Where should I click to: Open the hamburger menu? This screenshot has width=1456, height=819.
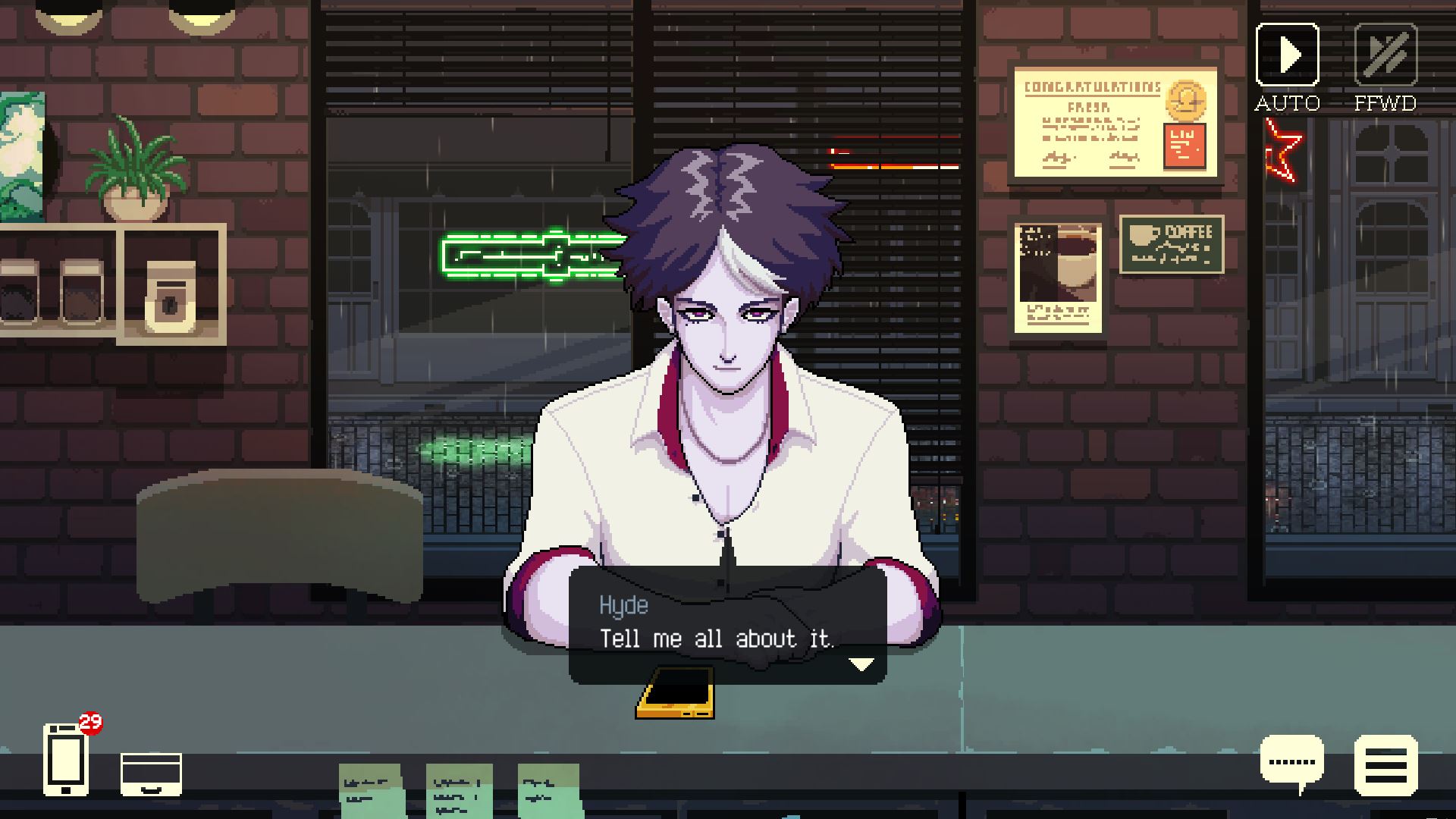[x=1385, y=766]
